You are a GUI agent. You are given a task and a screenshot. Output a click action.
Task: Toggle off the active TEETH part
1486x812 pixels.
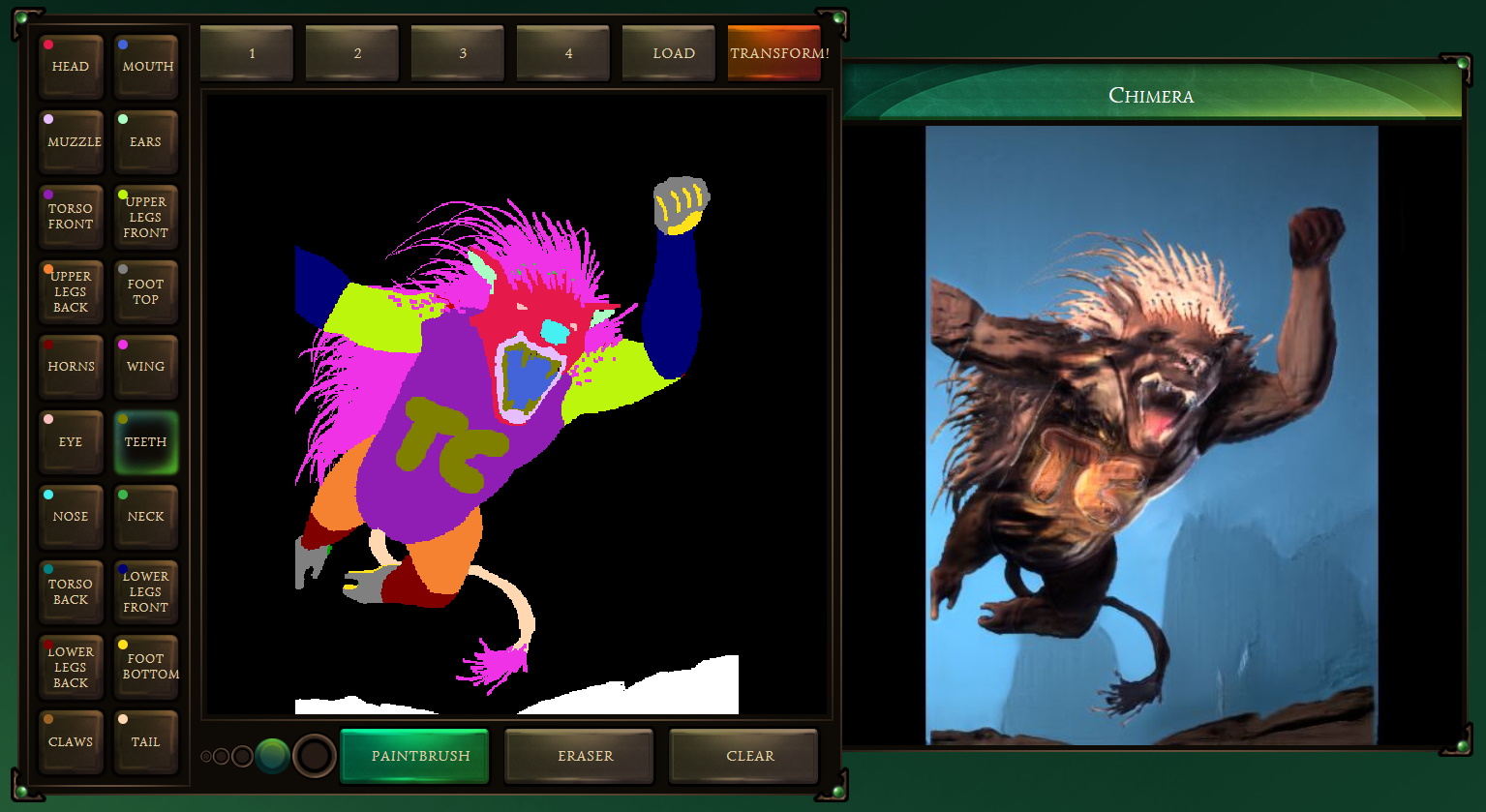(x=146, y=441)
